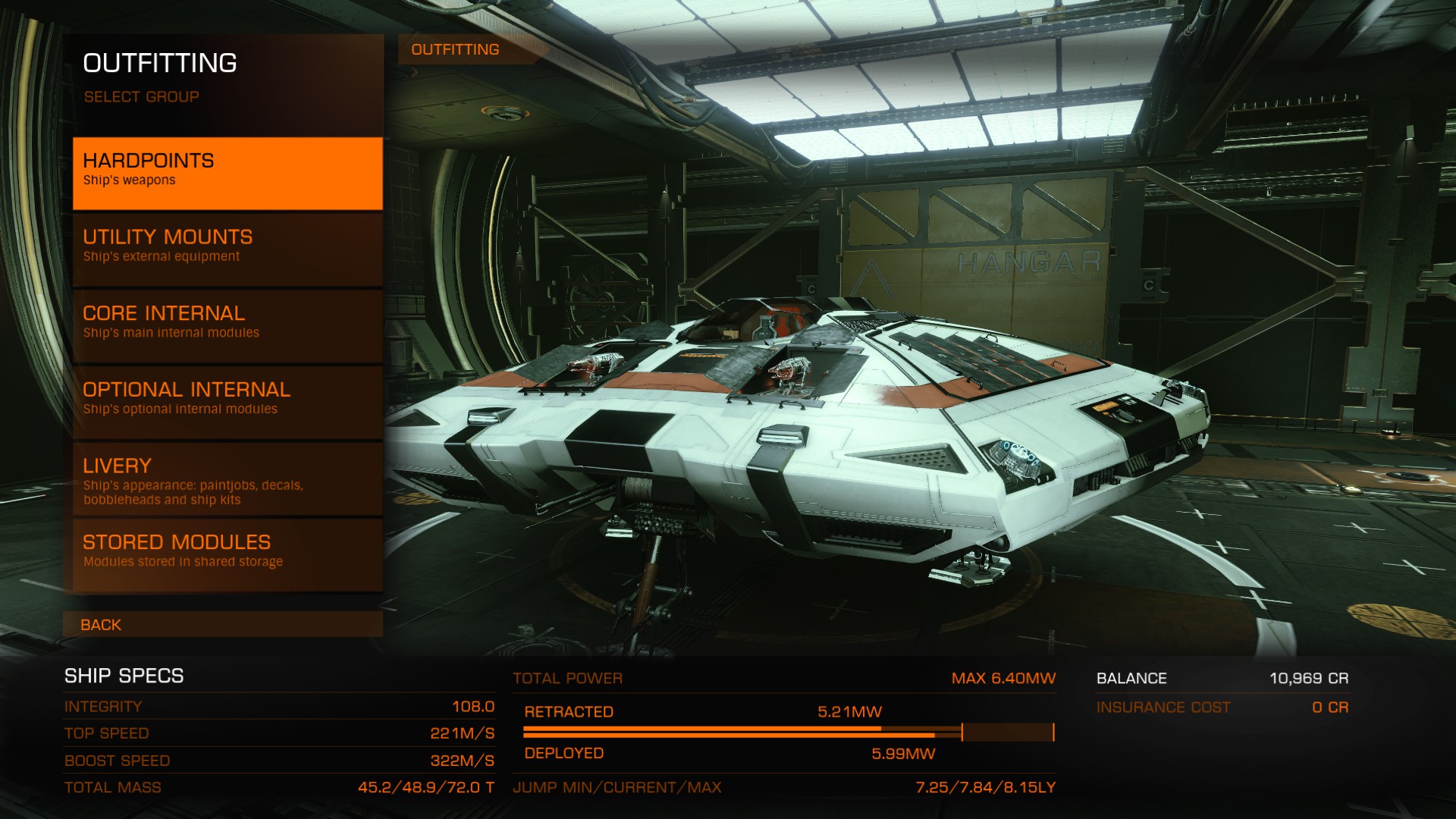
Task: Open the Livery customization group
Action: [x=227, y=479]
